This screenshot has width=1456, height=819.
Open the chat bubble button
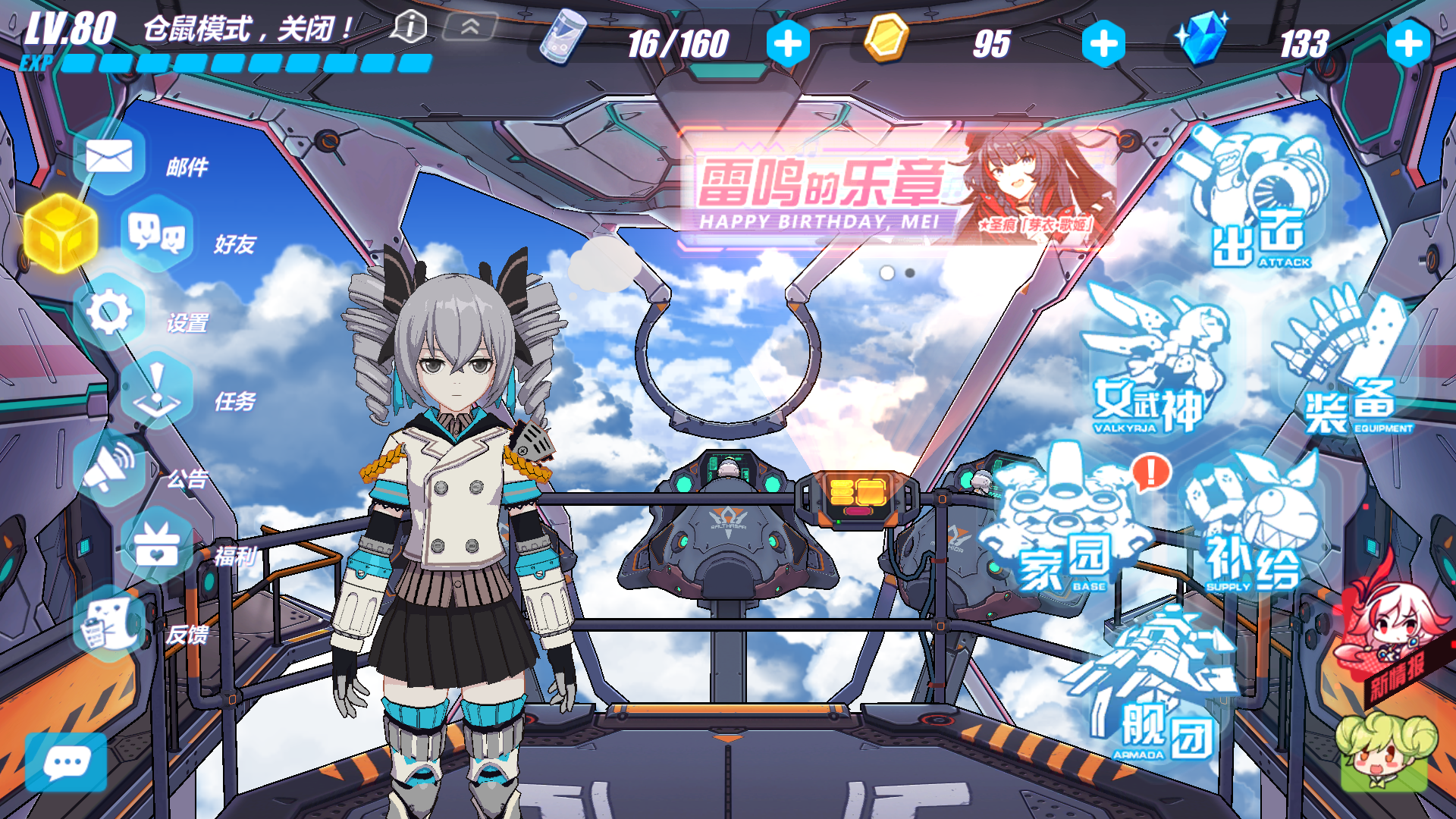pos(67,762)
